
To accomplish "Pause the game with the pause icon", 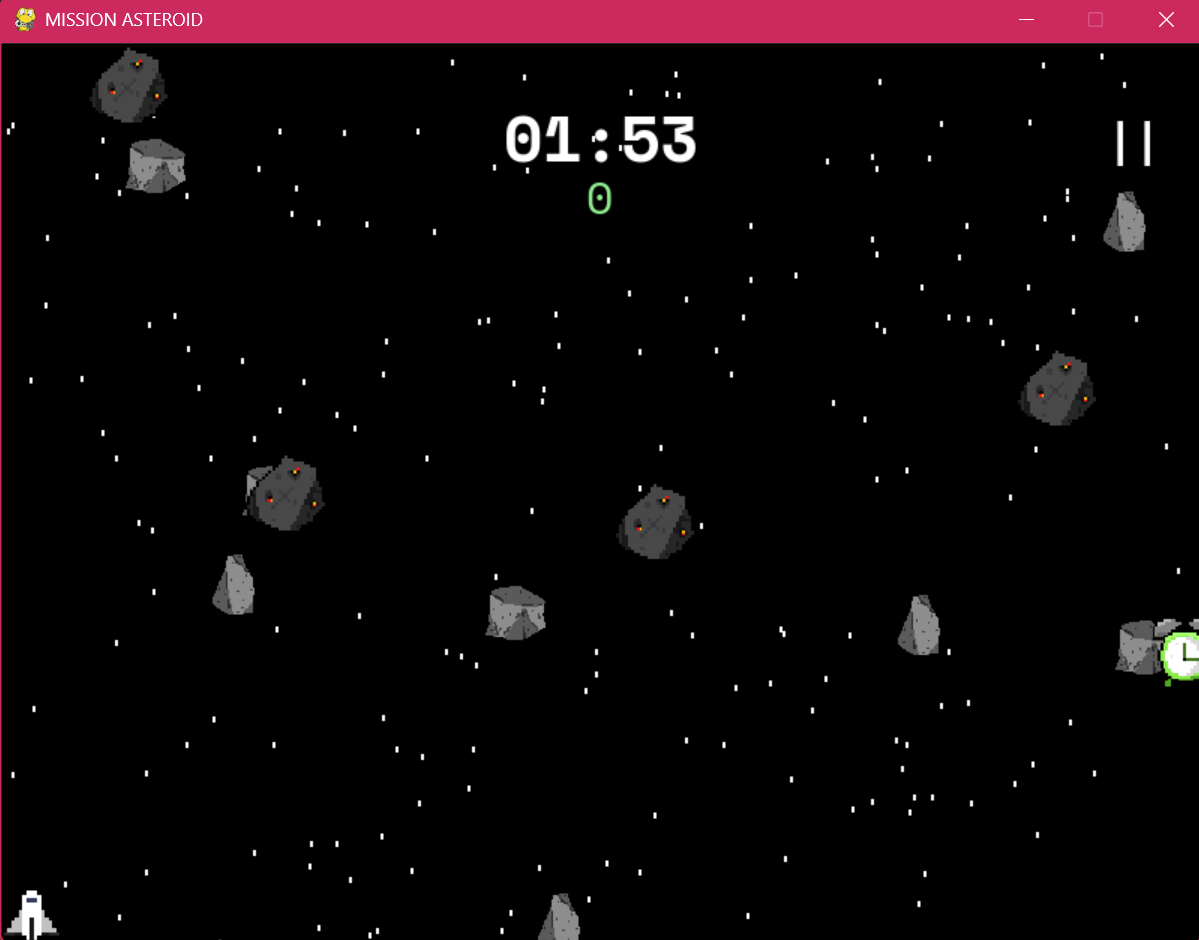I will (1133, 144).
